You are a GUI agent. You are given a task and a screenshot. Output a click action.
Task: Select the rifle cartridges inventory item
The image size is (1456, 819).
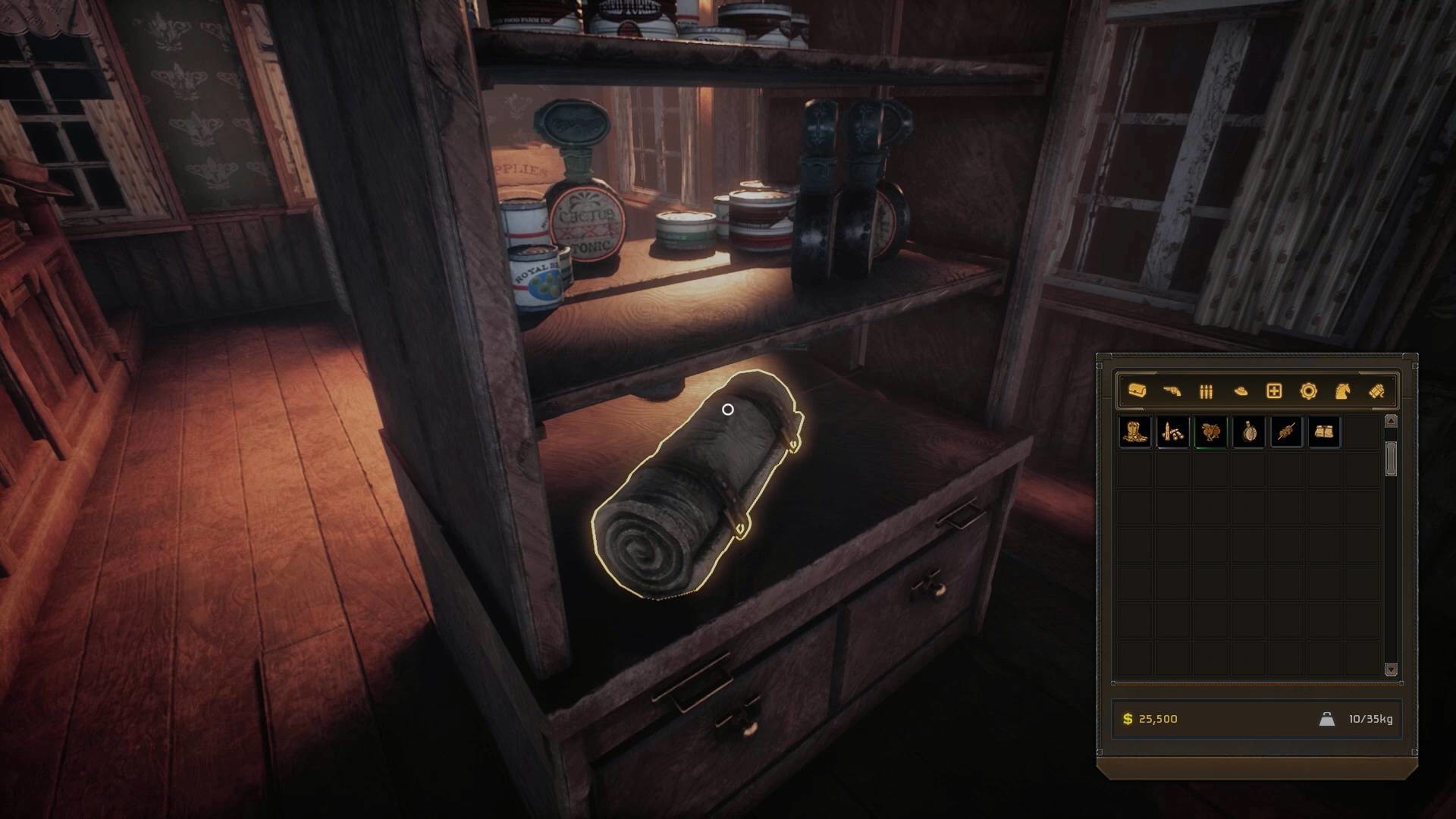pyautogui.click(x=1173, y=432)
